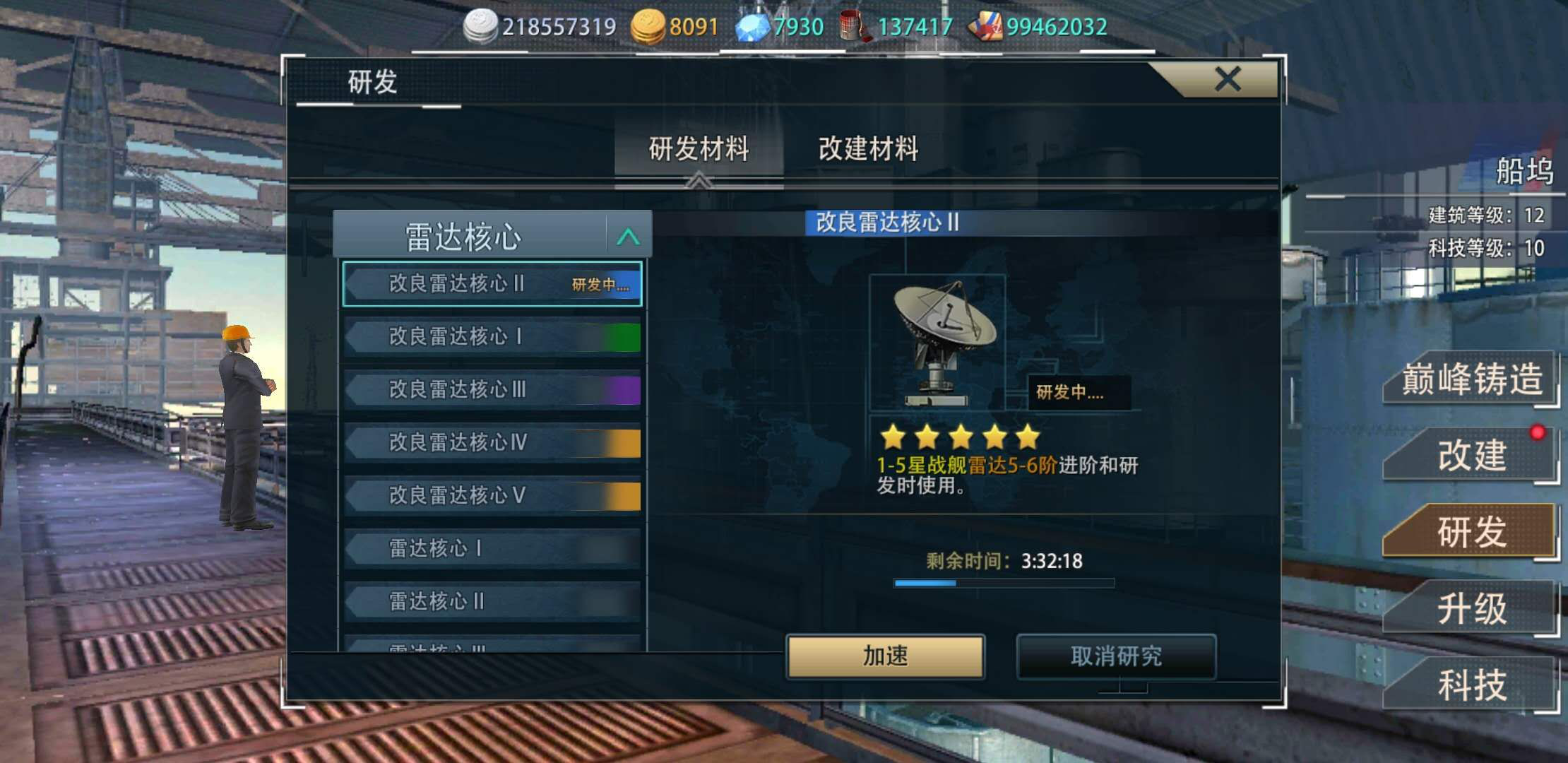Select 改良雷达核心 I in the list
This screenshot has height=763, width=1568.
[x=492, y=337]
